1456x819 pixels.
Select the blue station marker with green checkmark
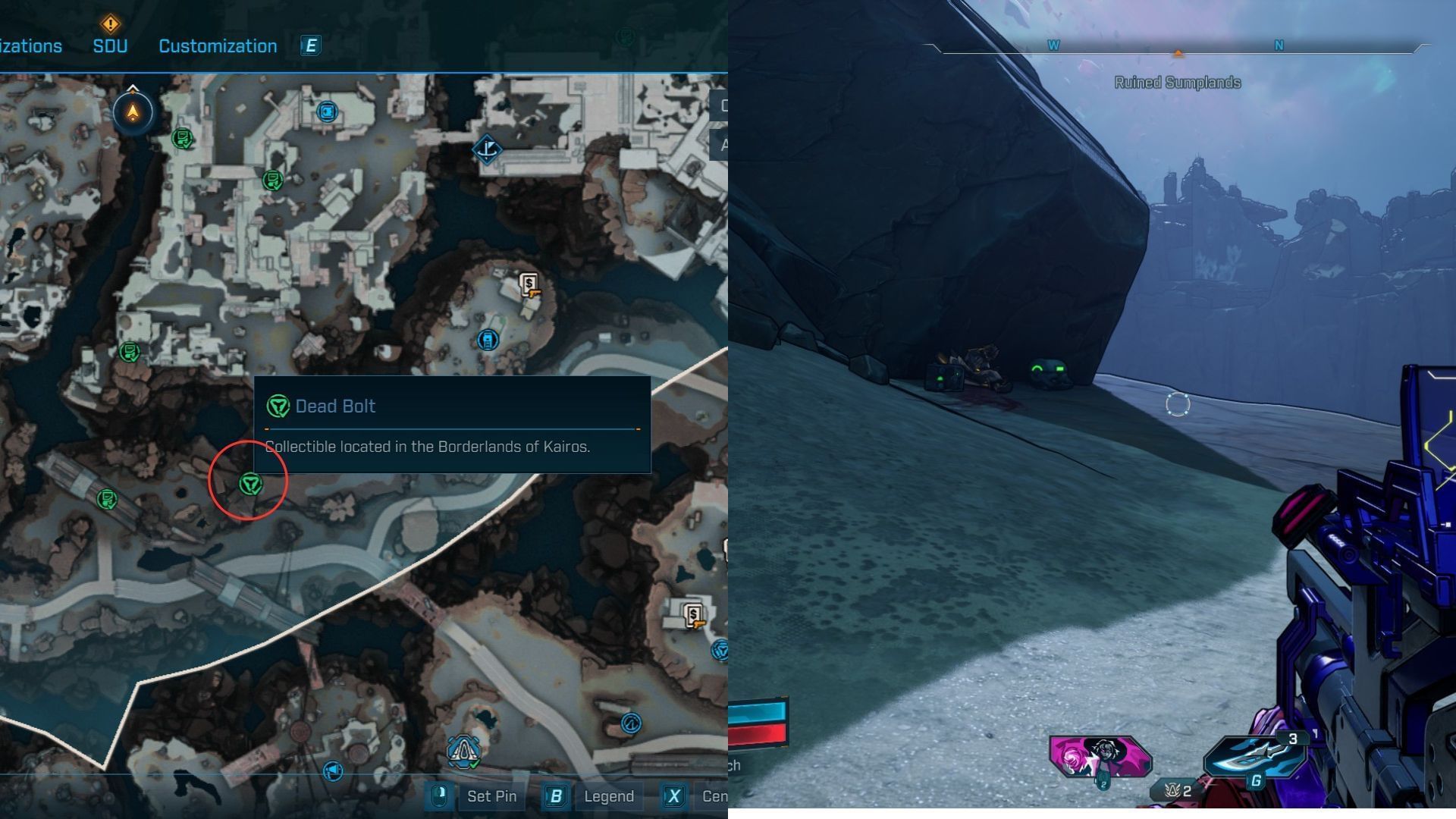click(x=463, y=752)
